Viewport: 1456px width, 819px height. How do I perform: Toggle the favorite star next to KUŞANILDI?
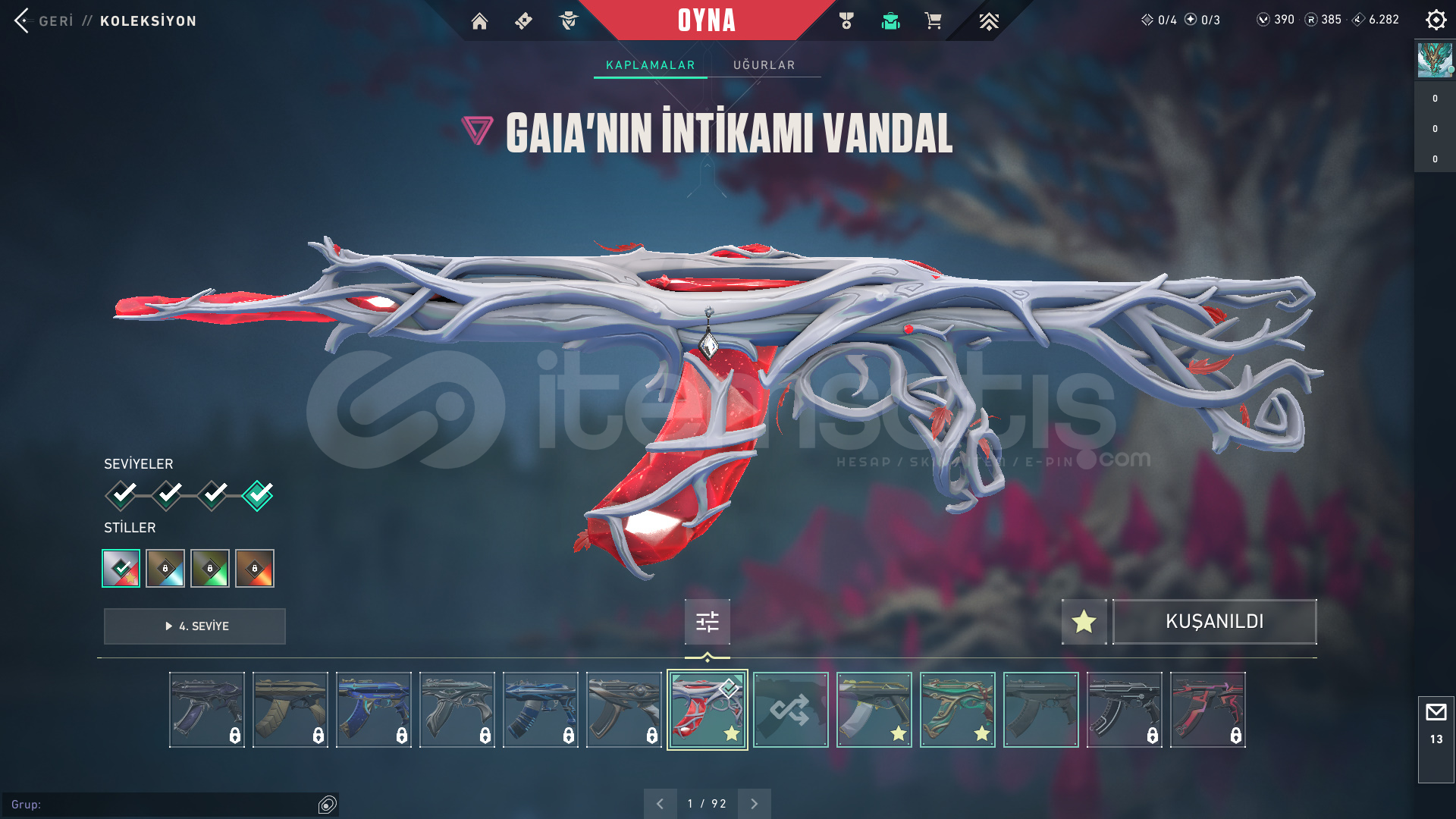(x=1083, y=622)
